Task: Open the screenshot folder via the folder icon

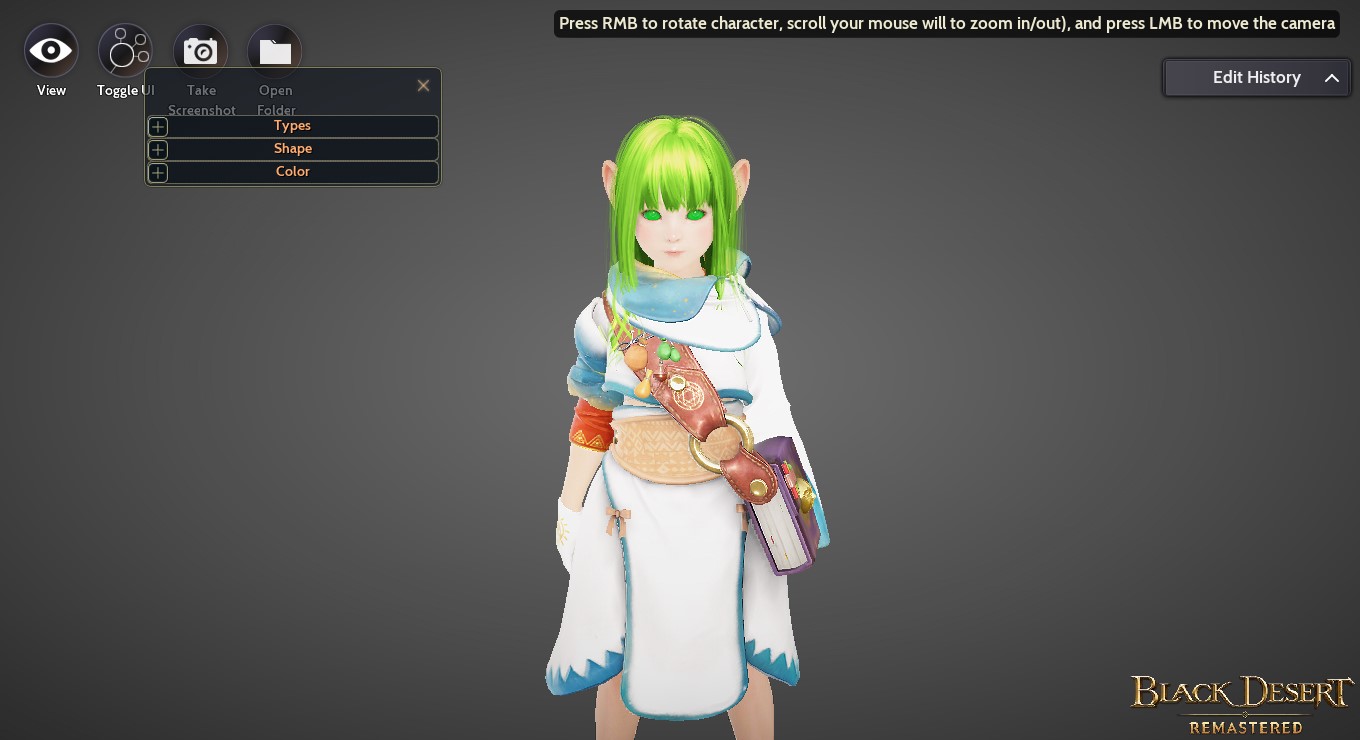Action: (274, 50)
